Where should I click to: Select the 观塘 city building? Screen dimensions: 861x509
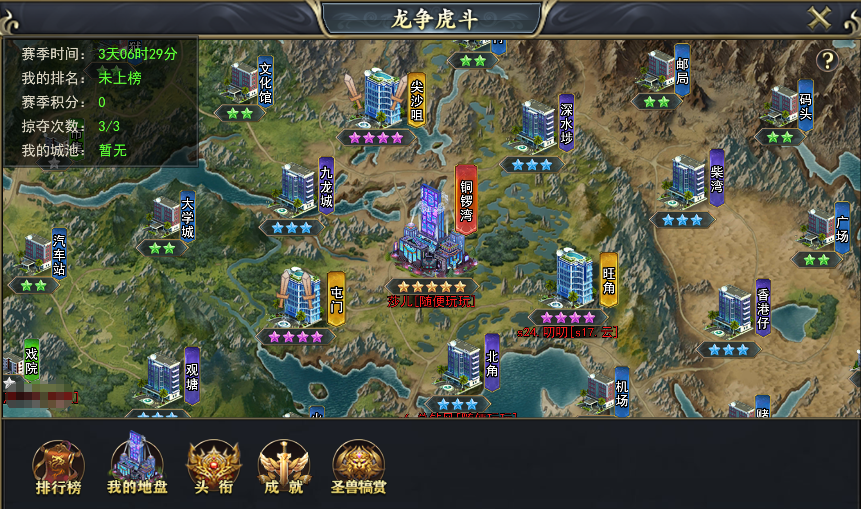pyautogui.click(x=162, y=376)
